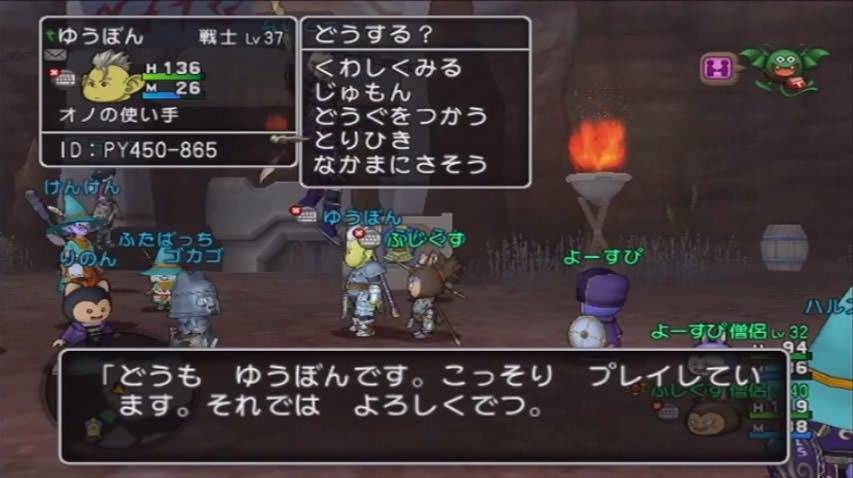The width and height of the screenshot is (853, 478).
Task: Select なかまにさそう to invite player
Action: pos(400,162)
